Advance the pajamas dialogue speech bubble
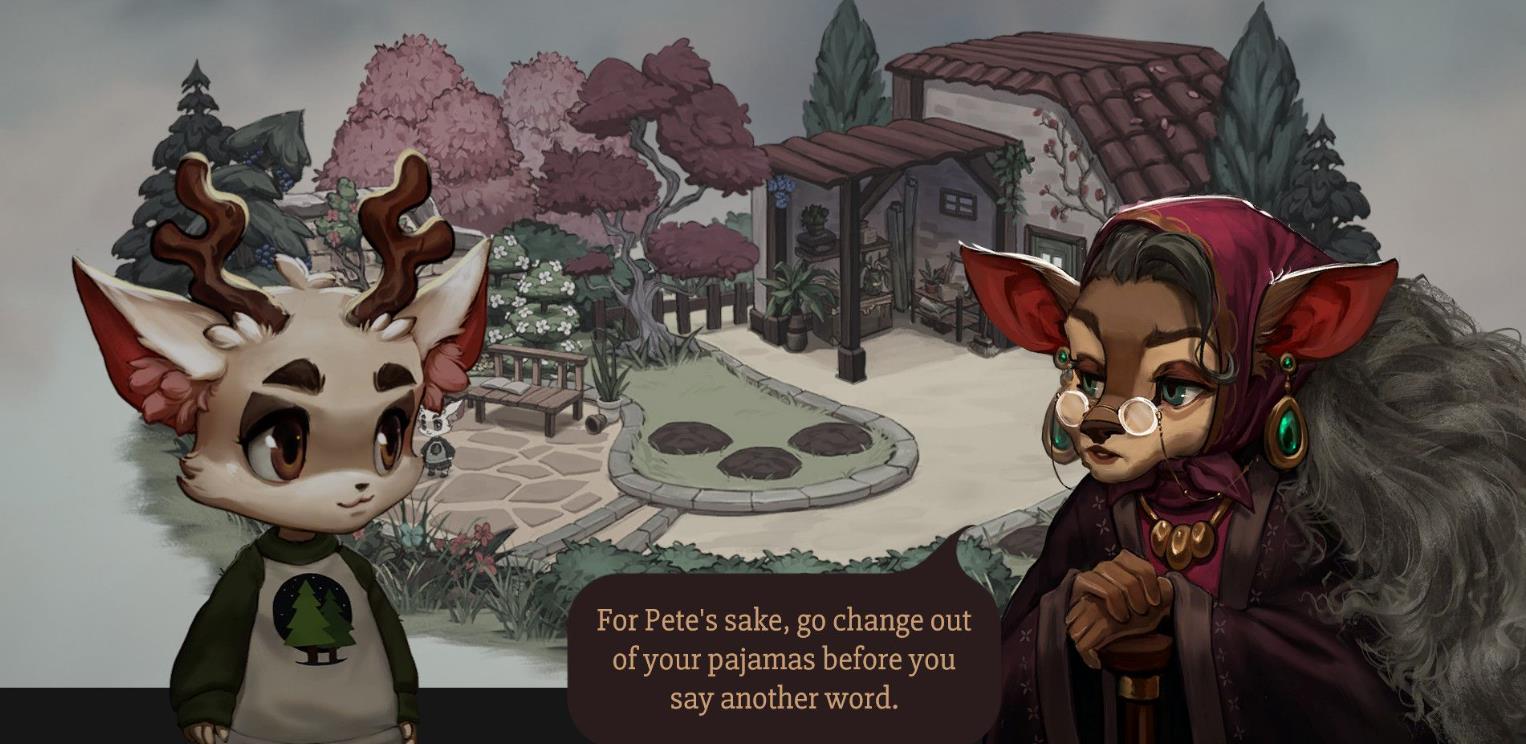This screenshot has height=744, width=1526. tap(783, 659)
